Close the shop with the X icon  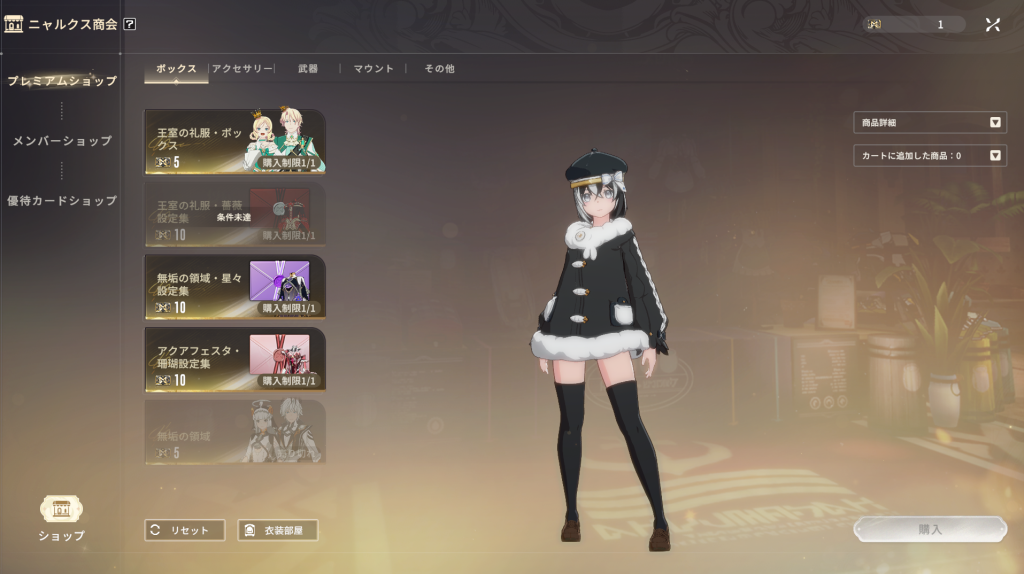point(992,24)
